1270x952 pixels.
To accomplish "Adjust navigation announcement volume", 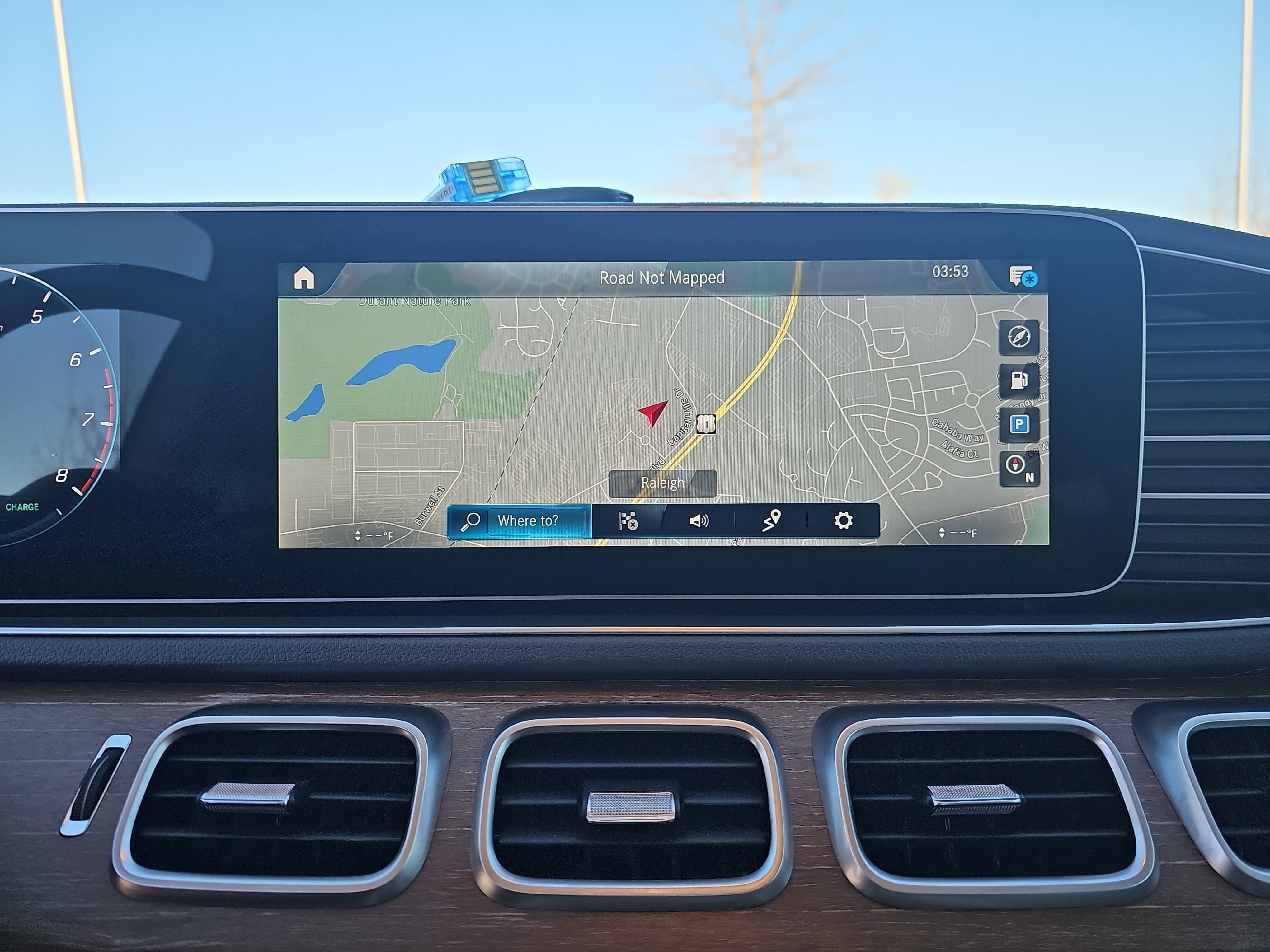I will click(699, 521).
